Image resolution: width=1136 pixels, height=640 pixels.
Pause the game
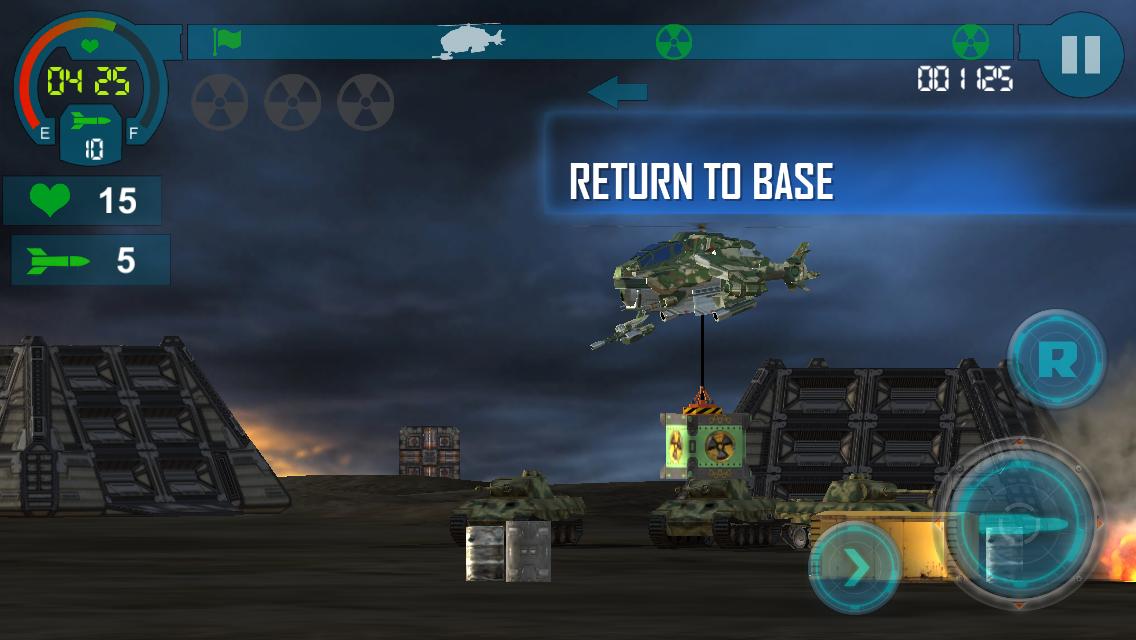pyautogui.click(x=1080, y=56)
